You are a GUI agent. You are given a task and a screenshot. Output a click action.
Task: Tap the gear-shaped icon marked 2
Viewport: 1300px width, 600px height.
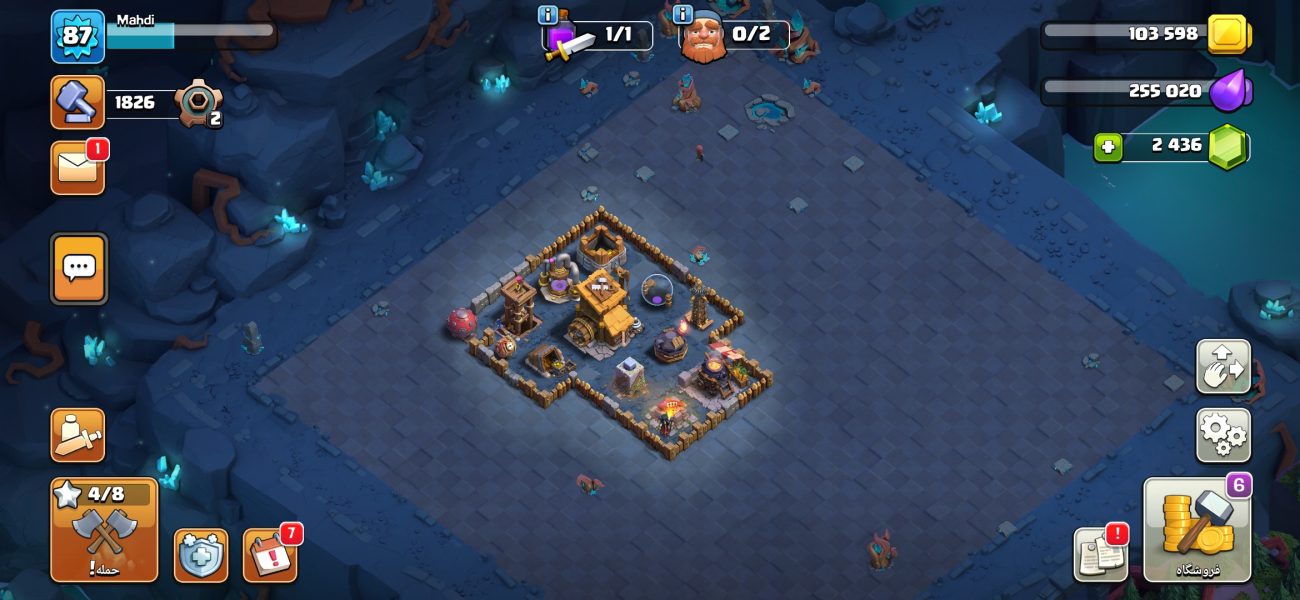[x=197, y=102]
